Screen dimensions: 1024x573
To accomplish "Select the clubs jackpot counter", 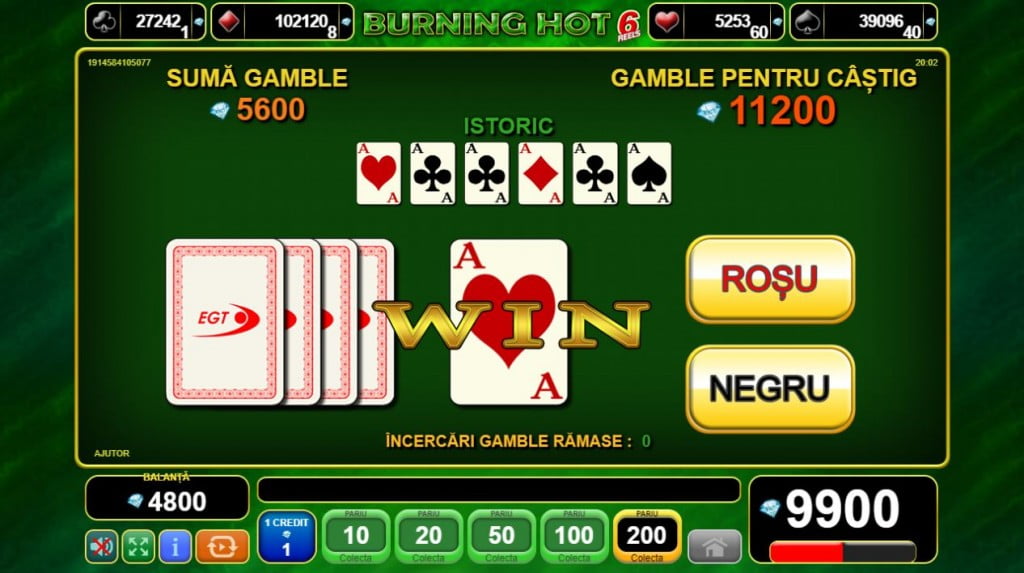I will pos(145,21).
